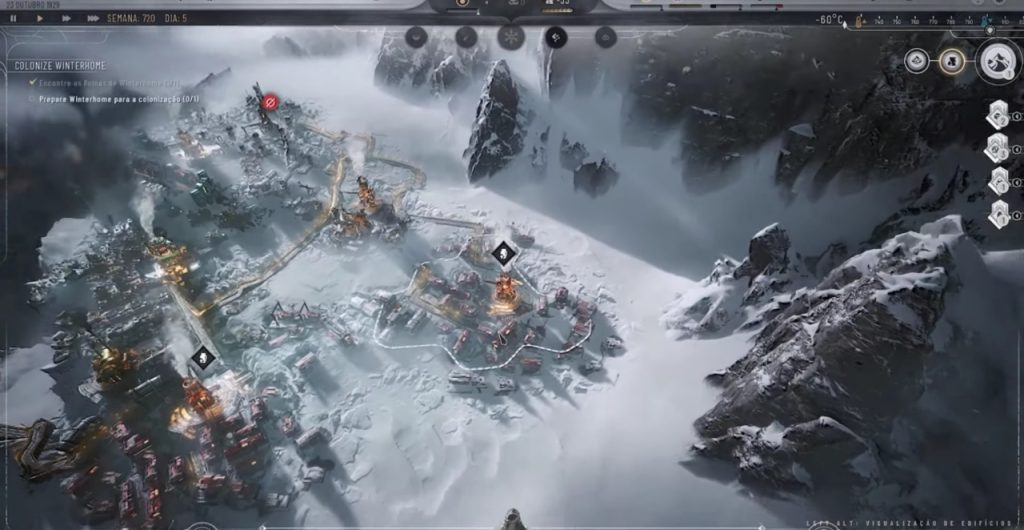This screenshot has width=1024, height=530.
Task: Pause the game with the pause control
Action: tap(13, 19)
